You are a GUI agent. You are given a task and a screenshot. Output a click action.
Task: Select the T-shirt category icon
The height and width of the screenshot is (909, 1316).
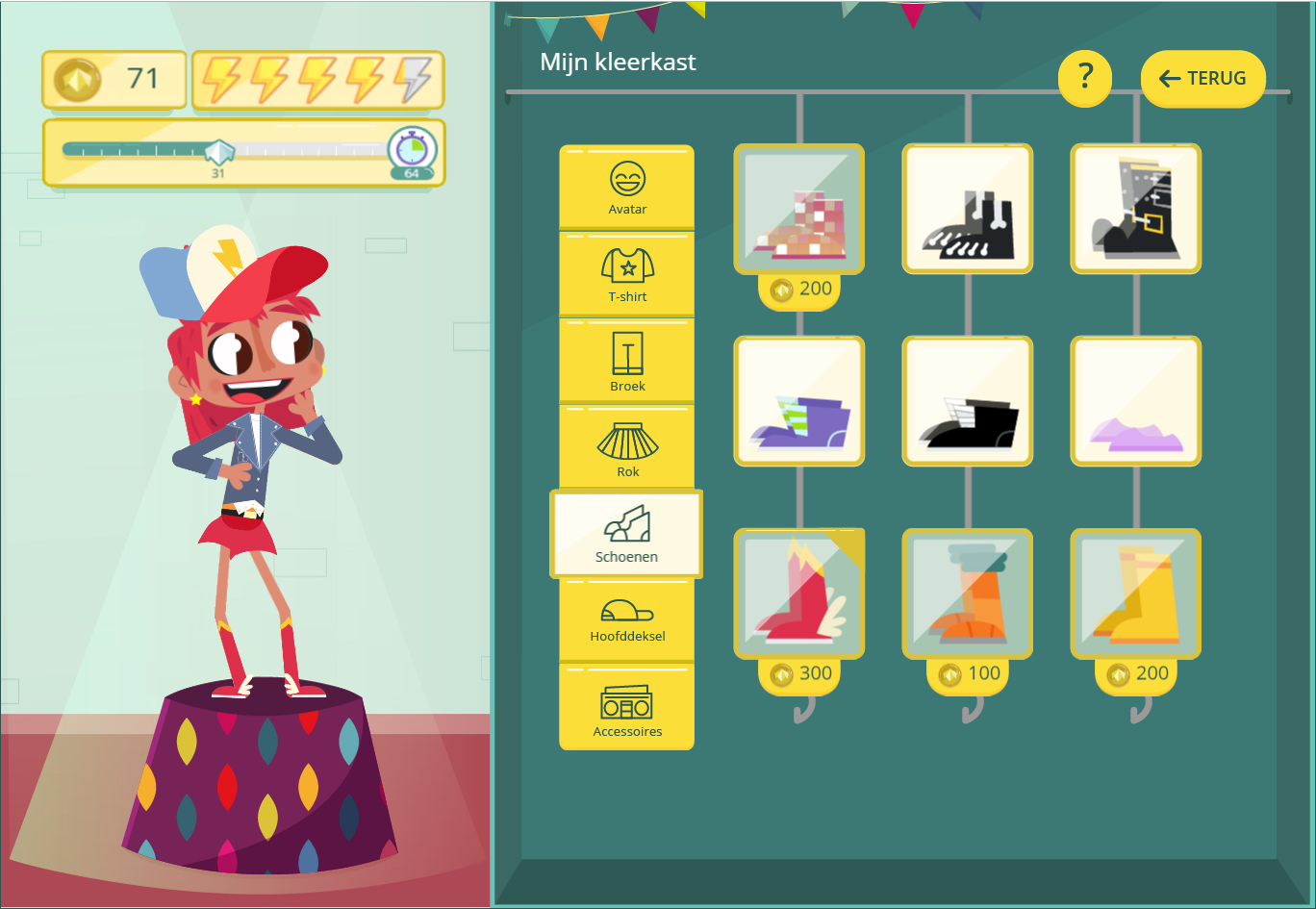[x=626, y=273]
